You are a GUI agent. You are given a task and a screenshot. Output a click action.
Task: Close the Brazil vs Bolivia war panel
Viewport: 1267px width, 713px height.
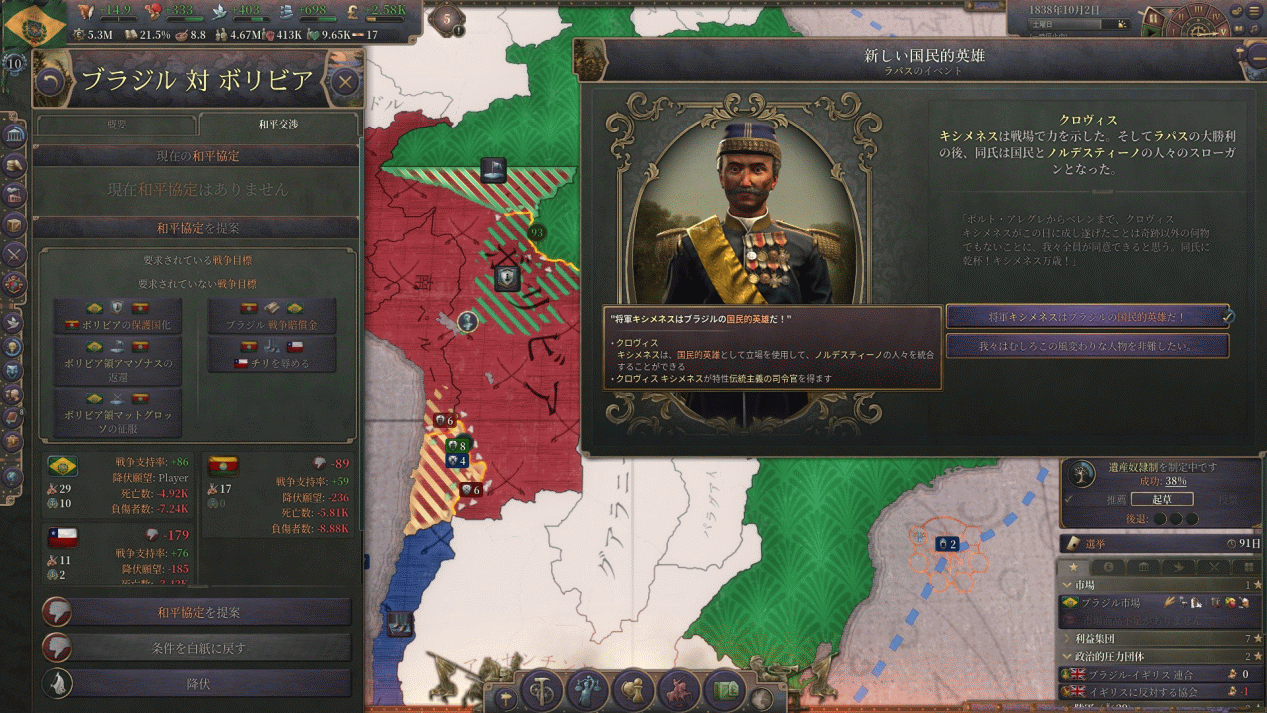(x=345, y=81)
